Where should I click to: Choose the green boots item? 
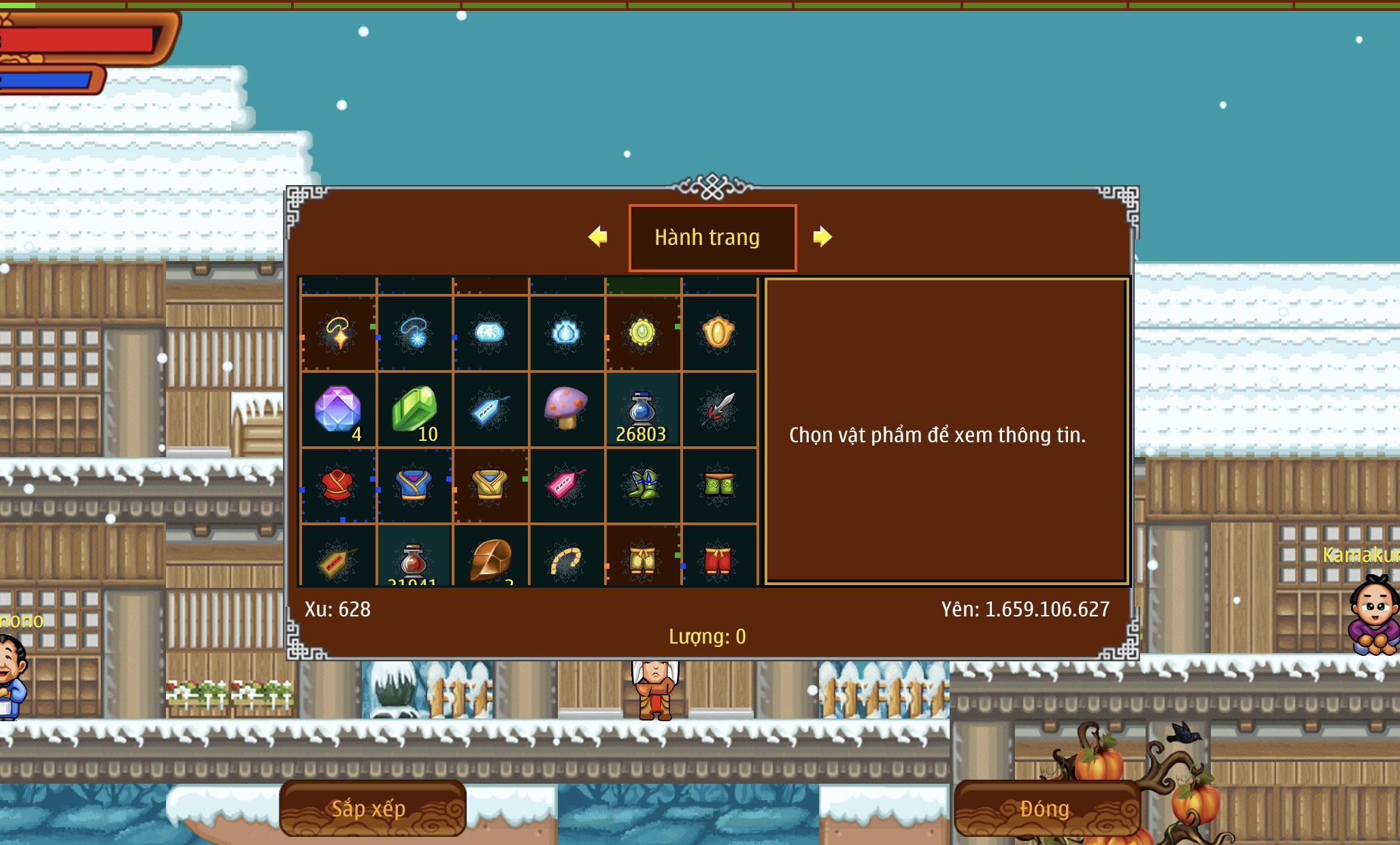(x=642, y=485)
